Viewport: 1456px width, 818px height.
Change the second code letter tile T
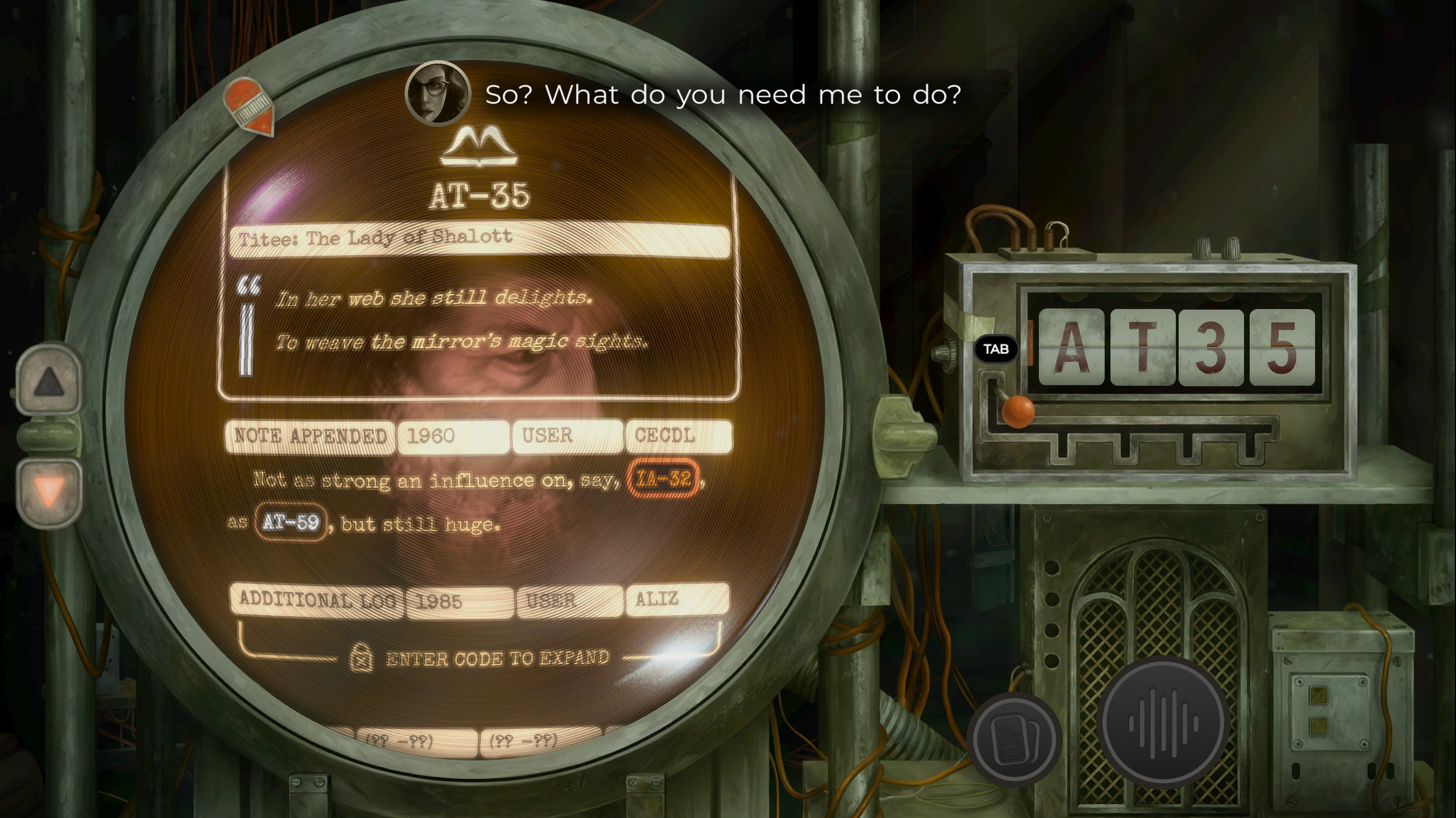pyautogui.click(x=1142, y=347)
